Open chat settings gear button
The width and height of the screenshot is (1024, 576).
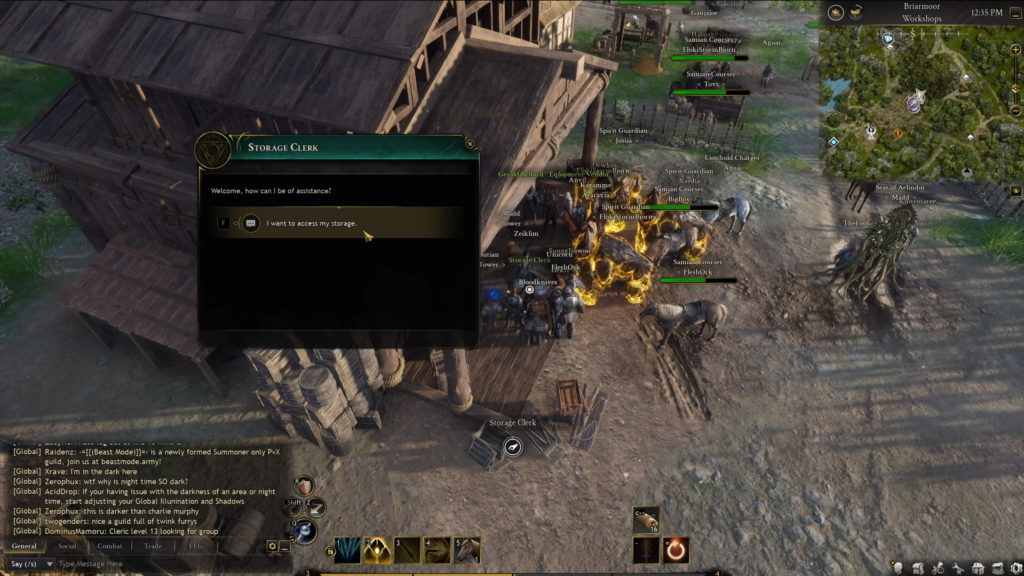point(272,546)
